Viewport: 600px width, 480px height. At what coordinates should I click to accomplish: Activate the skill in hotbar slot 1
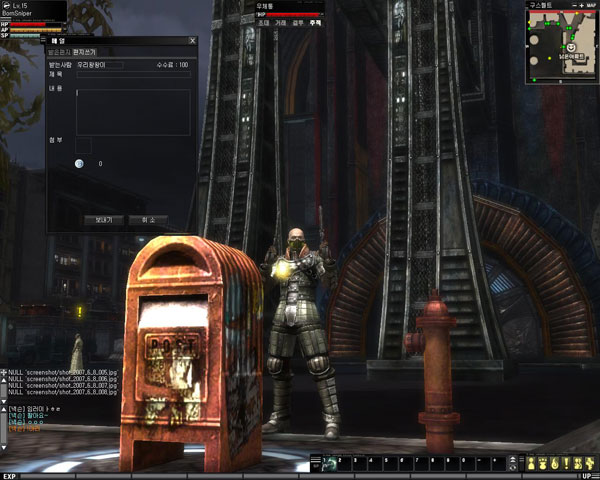click(330, 463)
